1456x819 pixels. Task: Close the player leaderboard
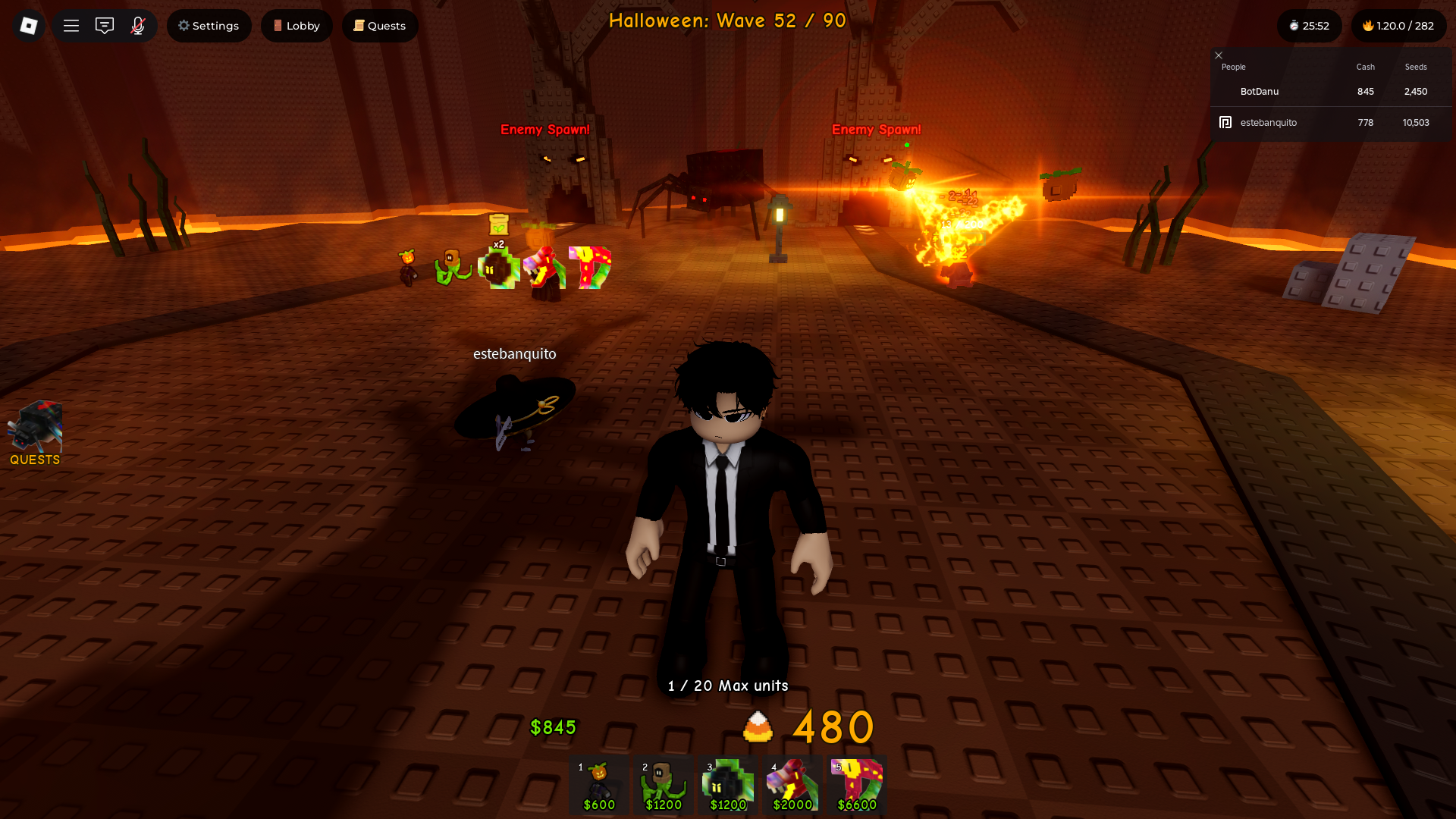[1219, 55]
